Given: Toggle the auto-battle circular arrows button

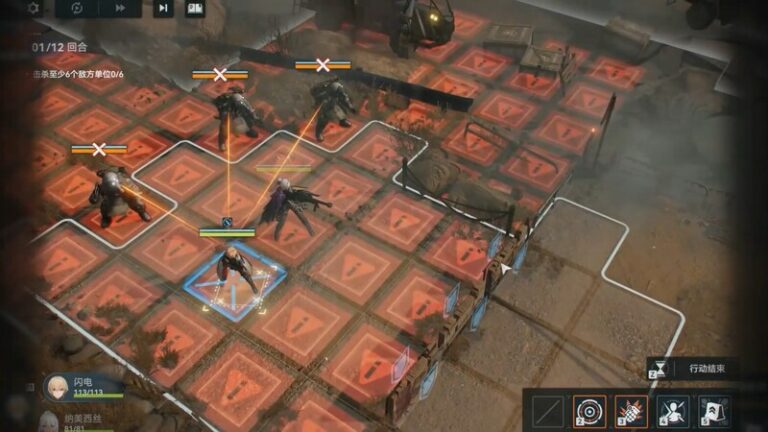Looking at the screenshot, I should (x=77, y=8).
